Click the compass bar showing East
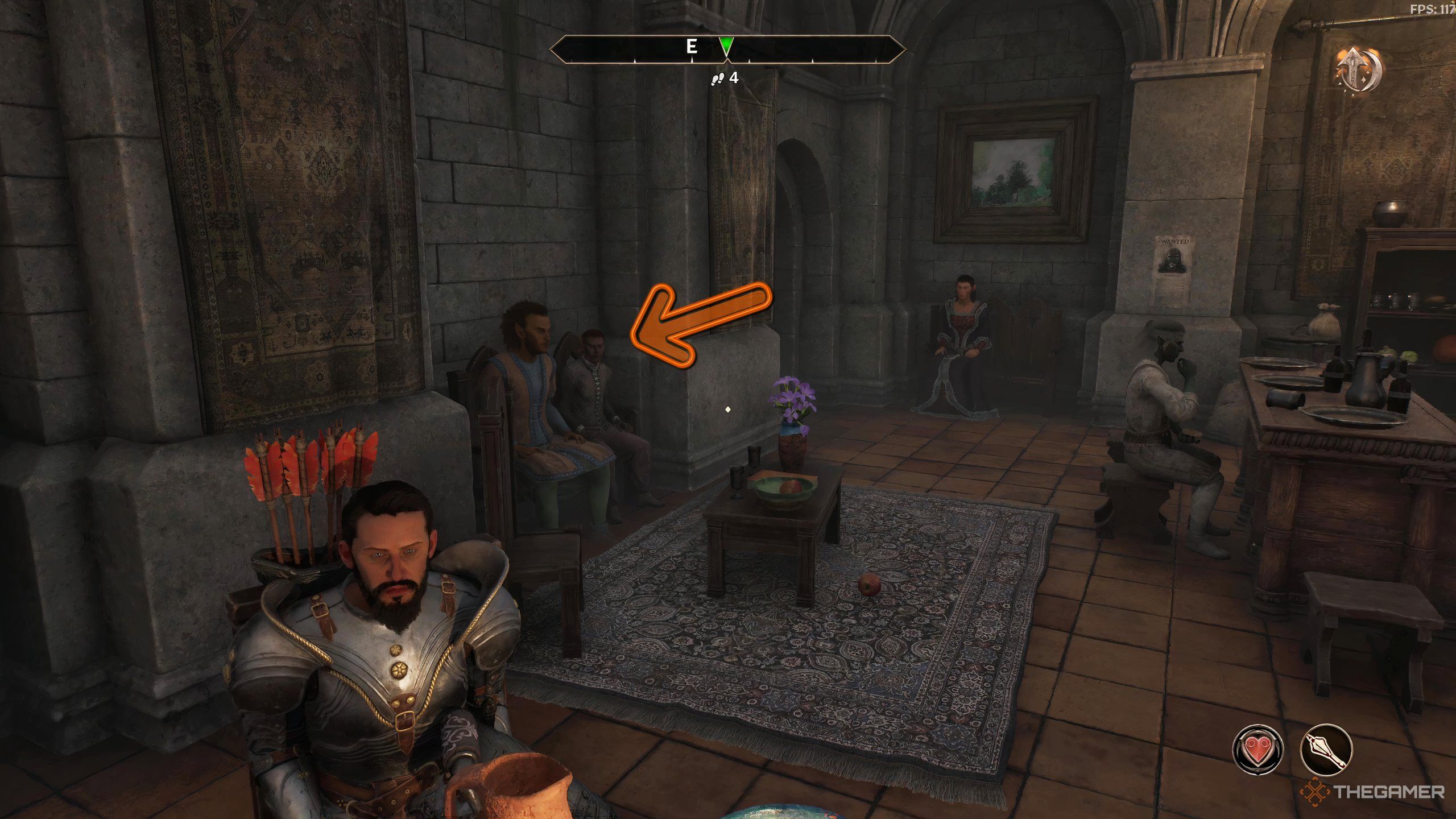The image size is (1456, 819). click(727, 48)
